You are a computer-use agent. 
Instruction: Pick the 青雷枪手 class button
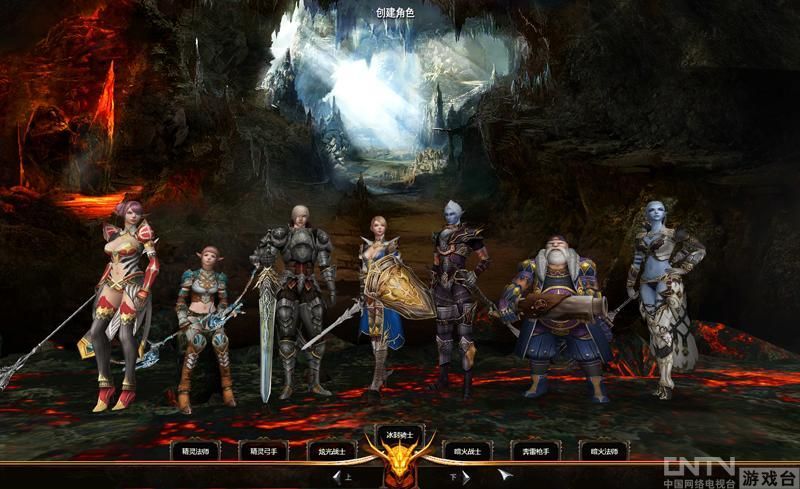click(x=535, y=452)
